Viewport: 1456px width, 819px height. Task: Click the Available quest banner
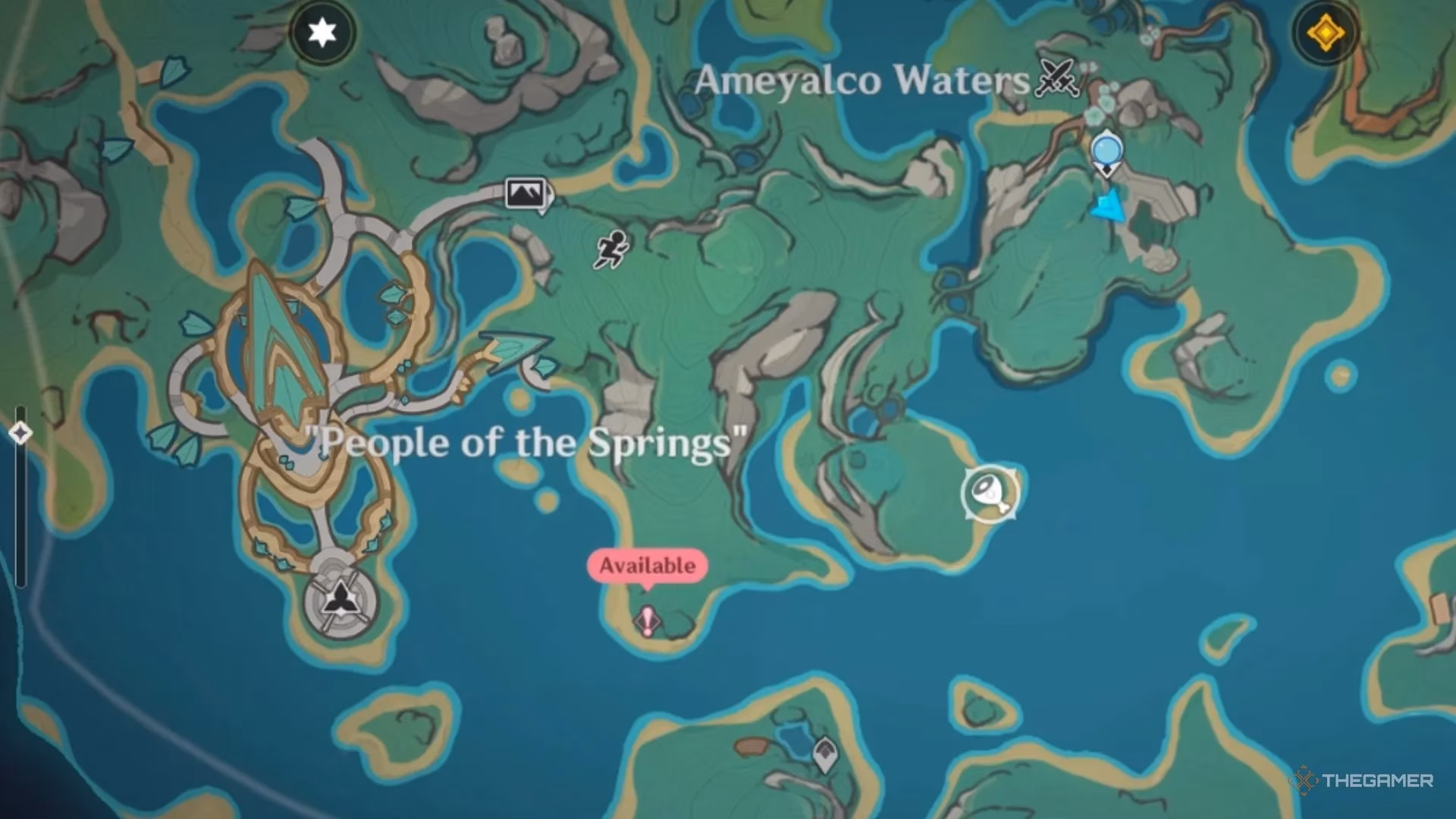coord(647,564)
